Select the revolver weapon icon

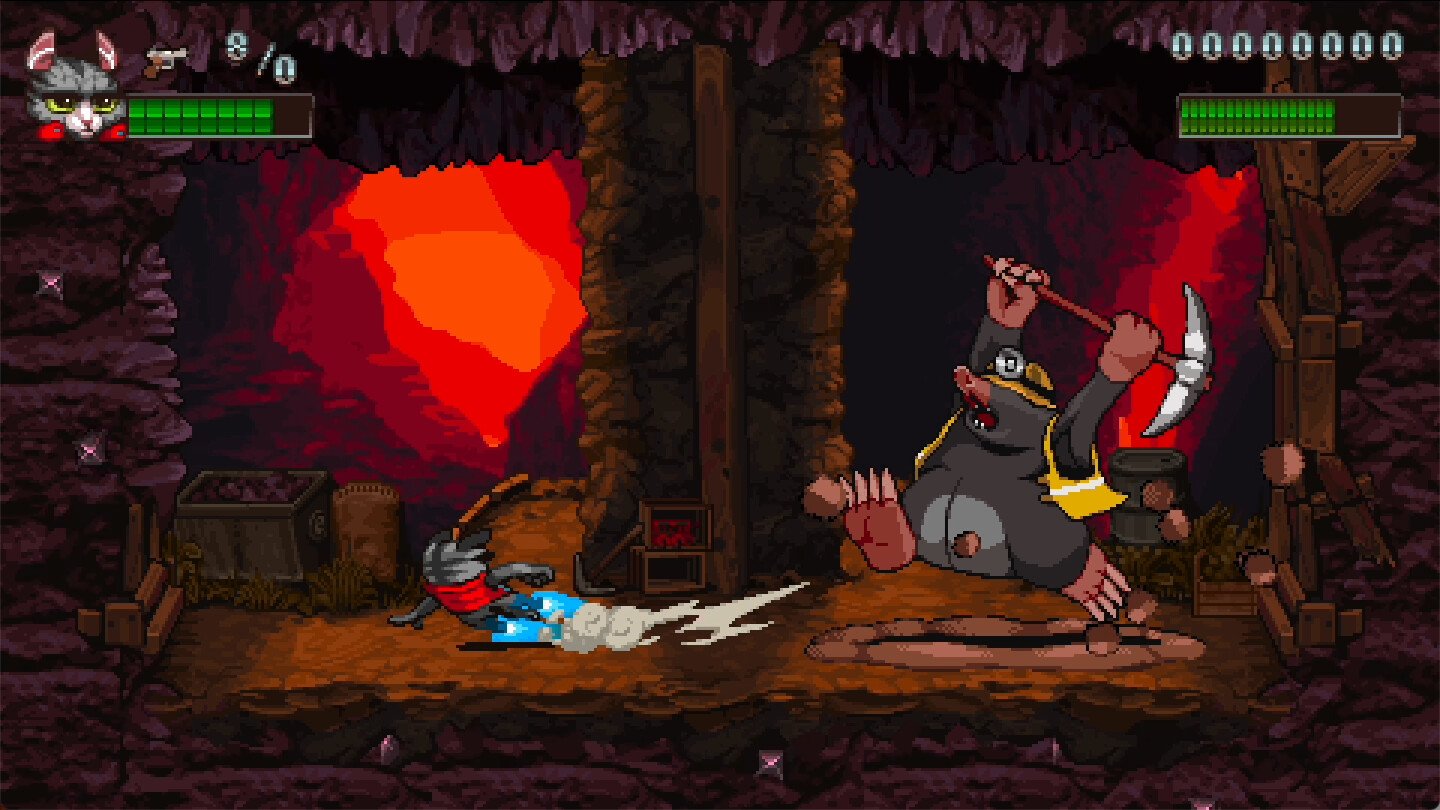[x=167, y=57]
